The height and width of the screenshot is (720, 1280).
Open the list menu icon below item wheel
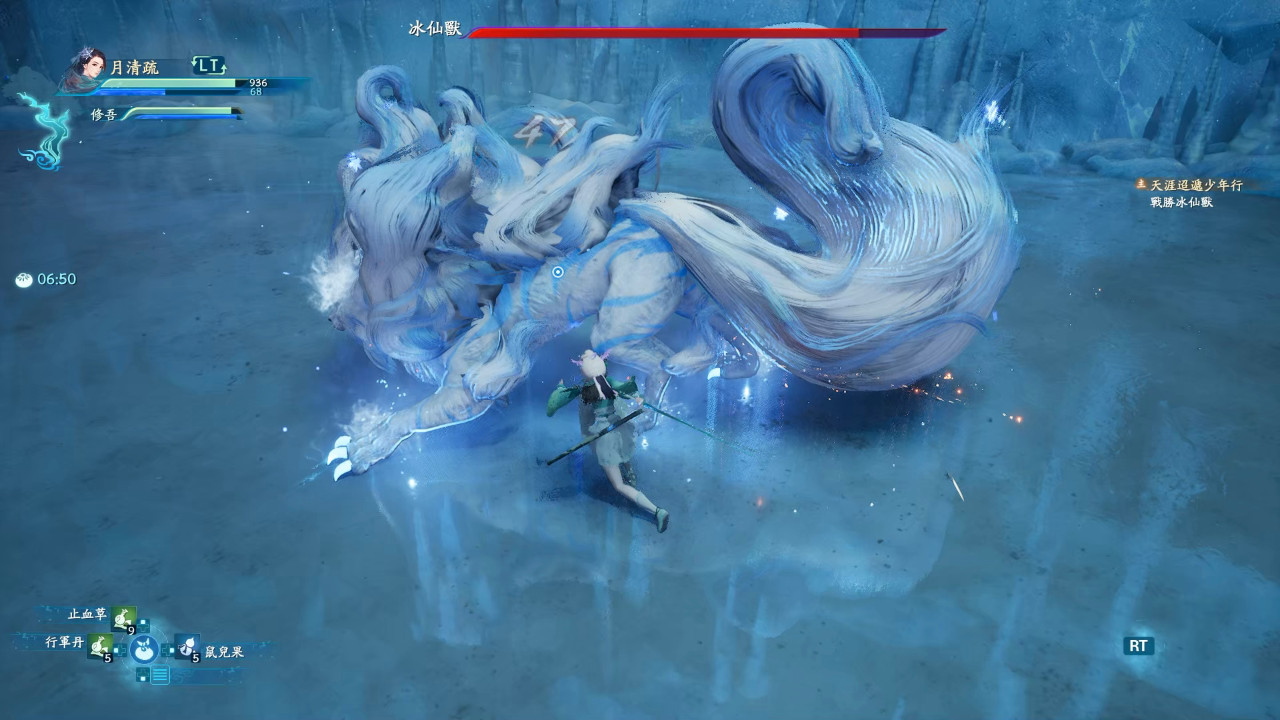coord(160,675)
